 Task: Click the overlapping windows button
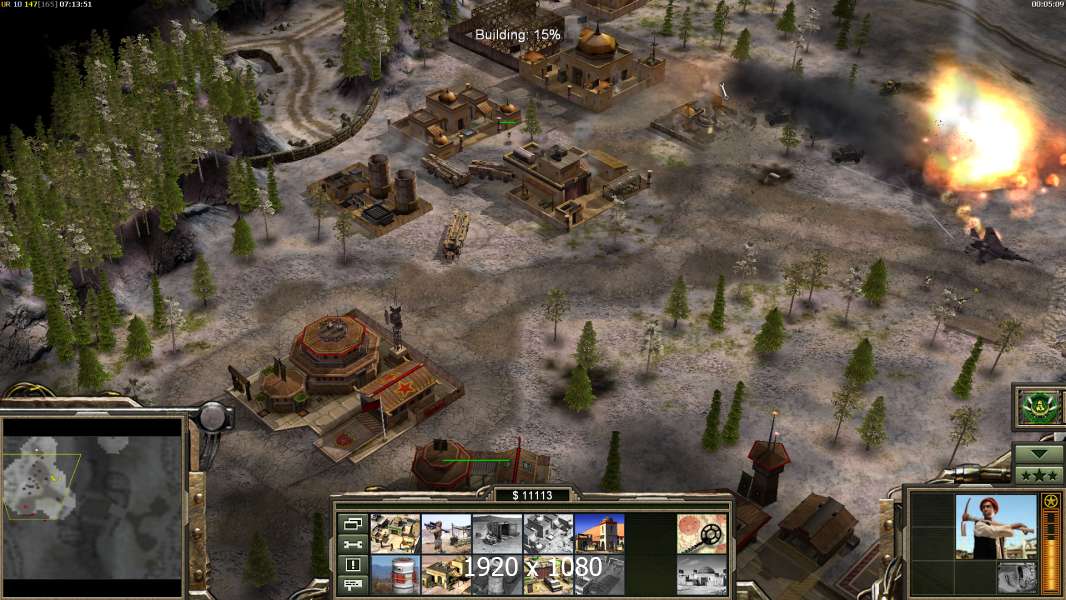point(353,524)
